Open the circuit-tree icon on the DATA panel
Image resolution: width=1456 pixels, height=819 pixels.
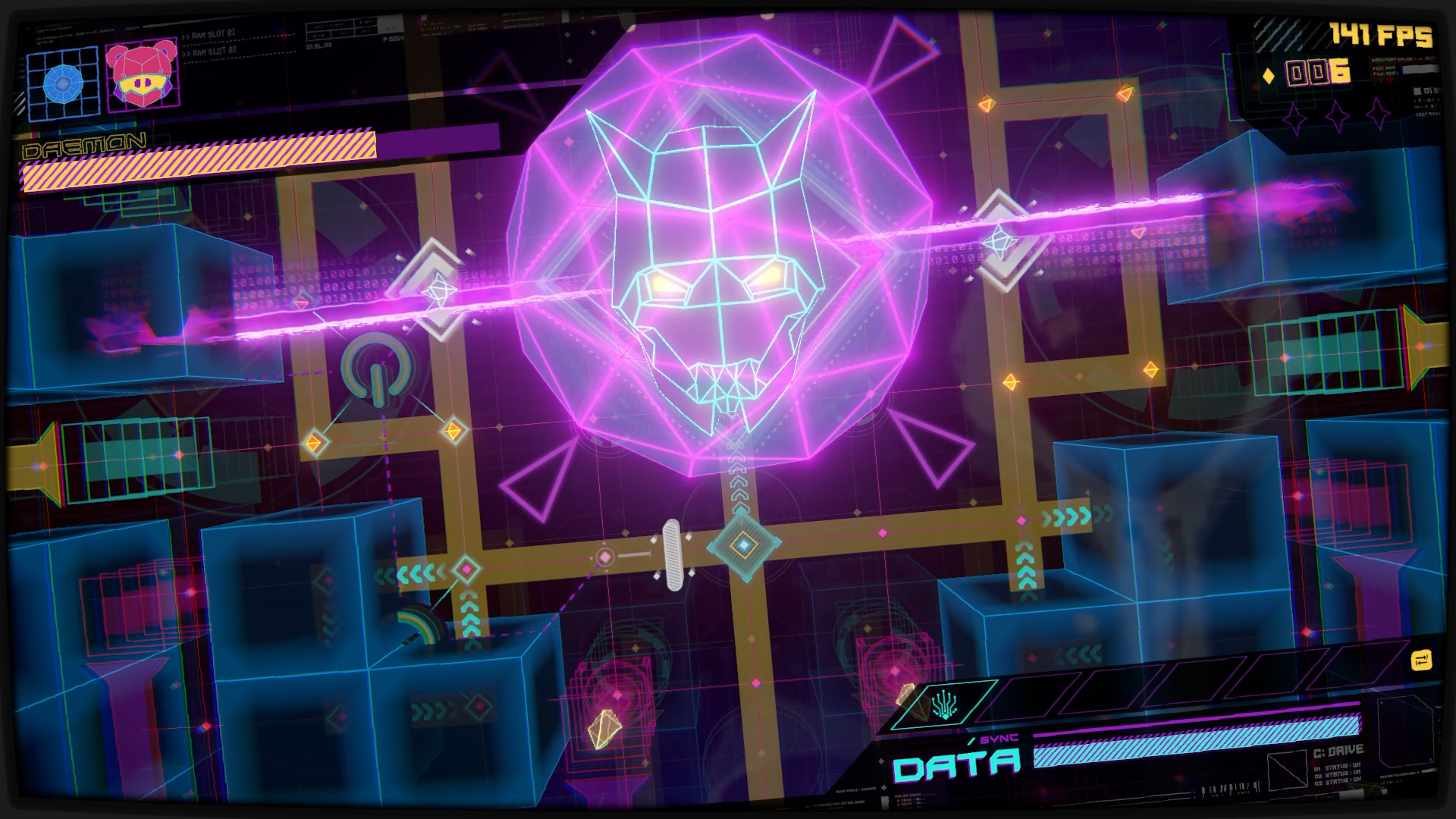pos(945,704)
